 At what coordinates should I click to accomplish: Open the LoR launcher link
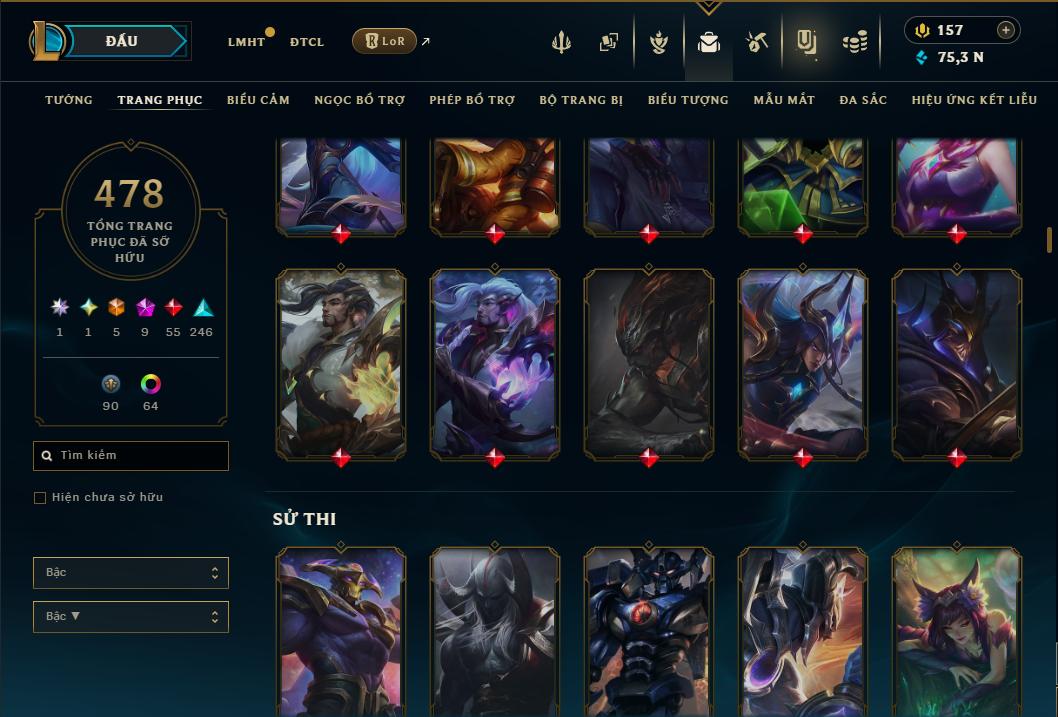point(384,41)
